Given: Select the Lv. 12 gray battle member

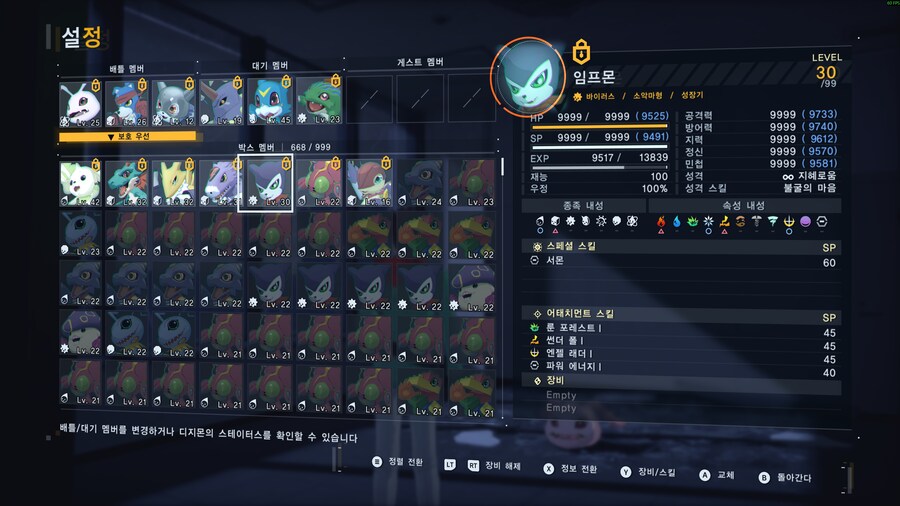Looking at the screenshot, I should click(x=175, y=104).
